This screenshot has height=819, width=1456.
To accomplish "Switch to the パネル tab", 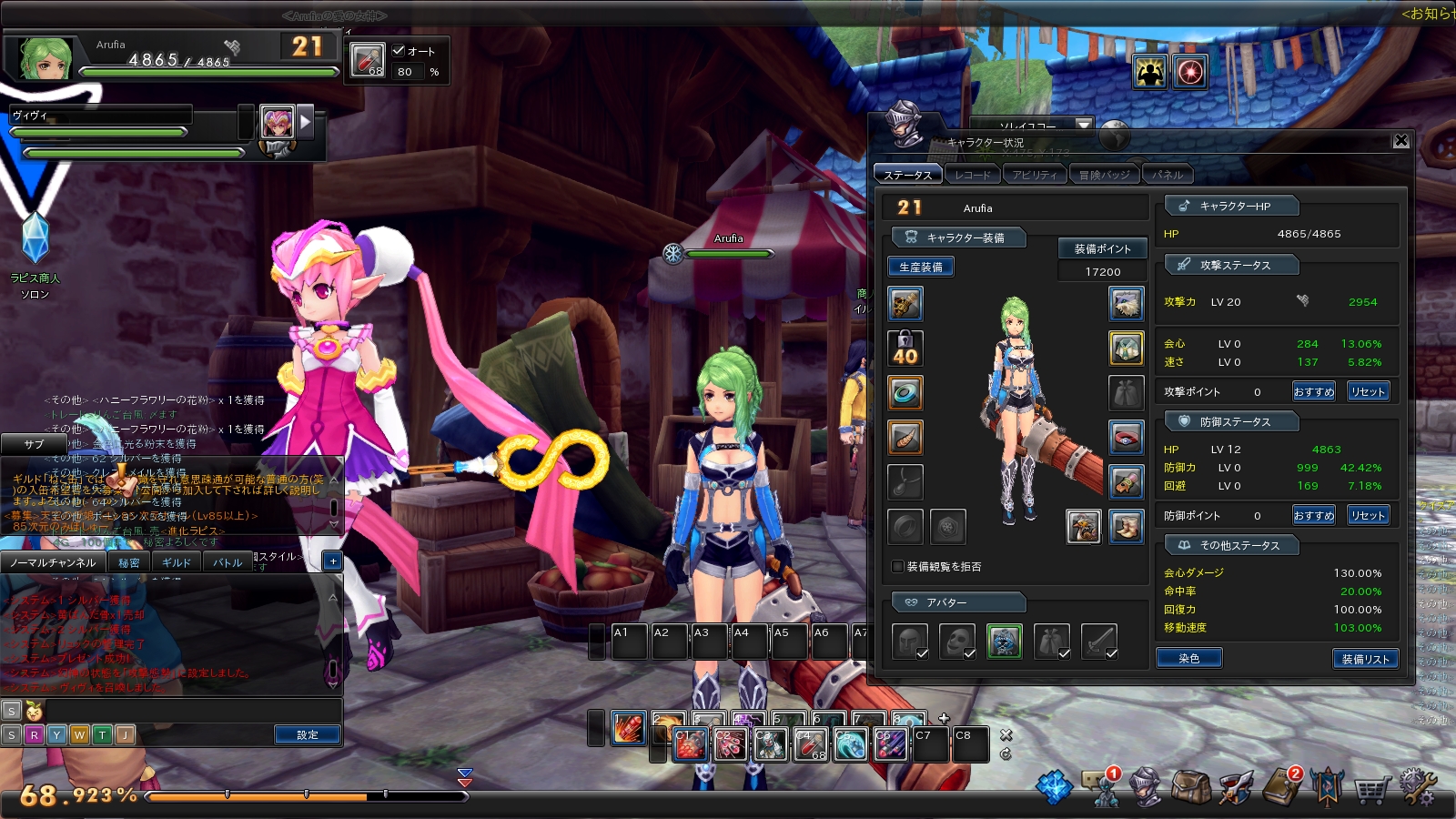I will coord(1168,175).
